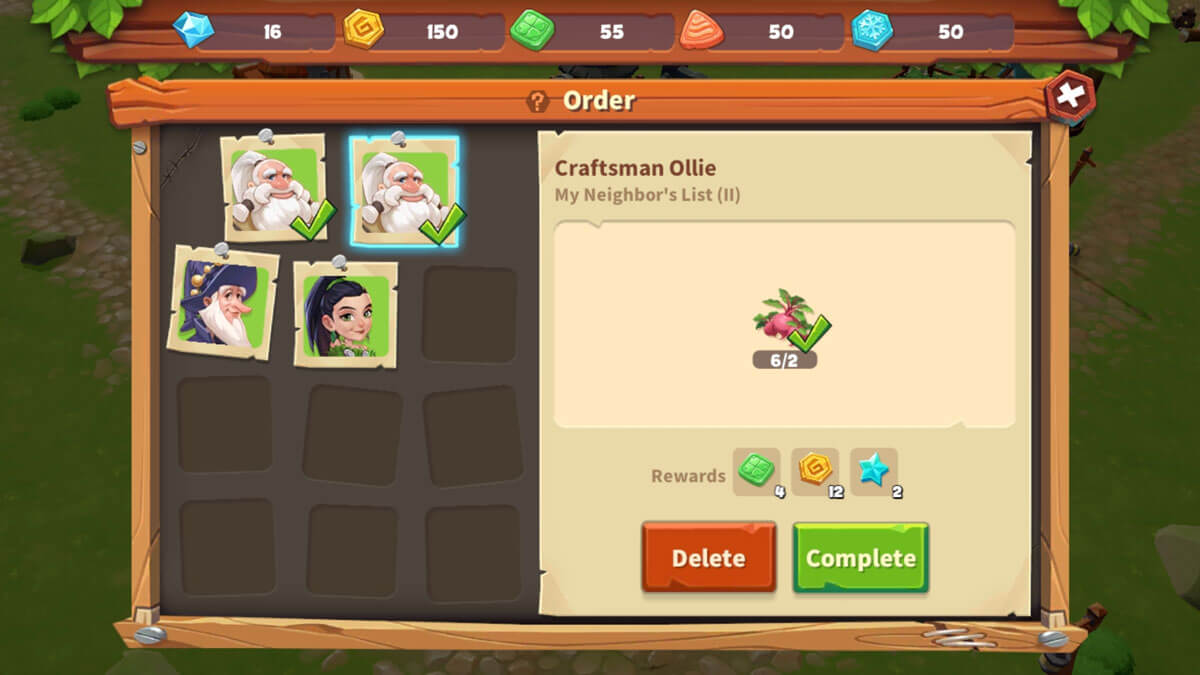The height and width of the screenshot is (675, 1200).
Task: Inspect the blue star reward icon
Action: (873, 470)
